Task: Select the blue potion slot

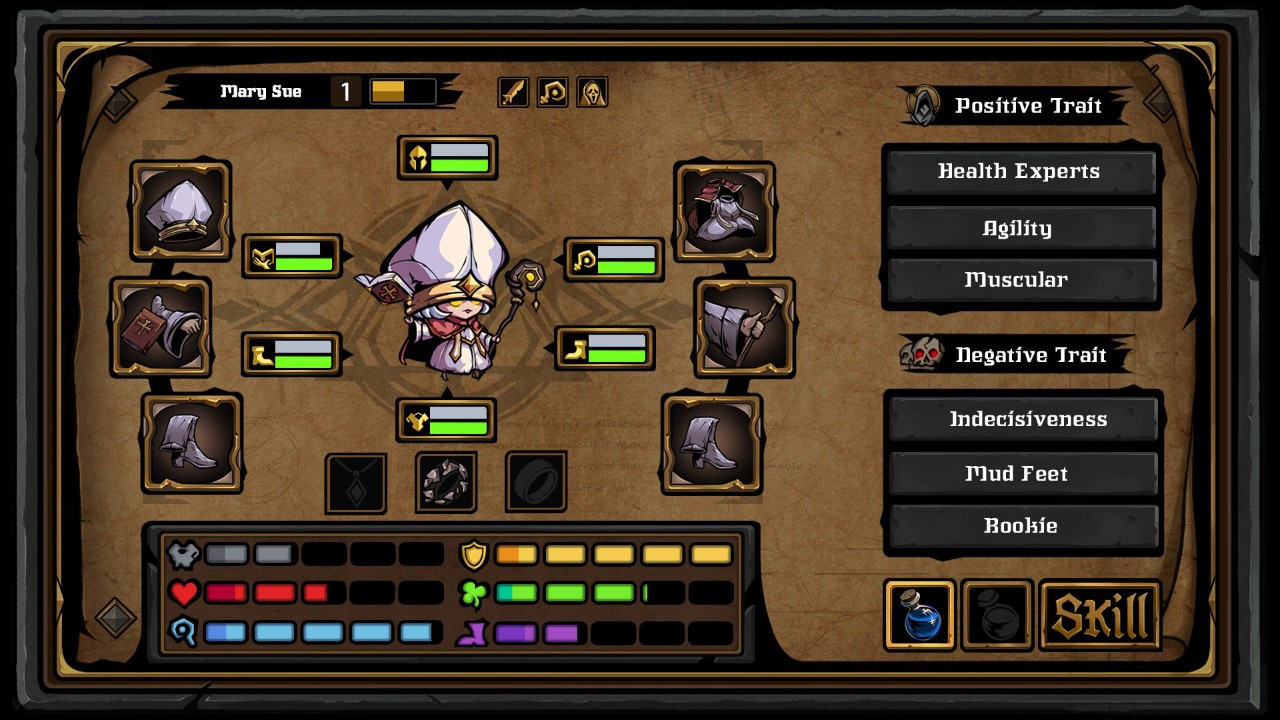Action: tap(919, 615)
